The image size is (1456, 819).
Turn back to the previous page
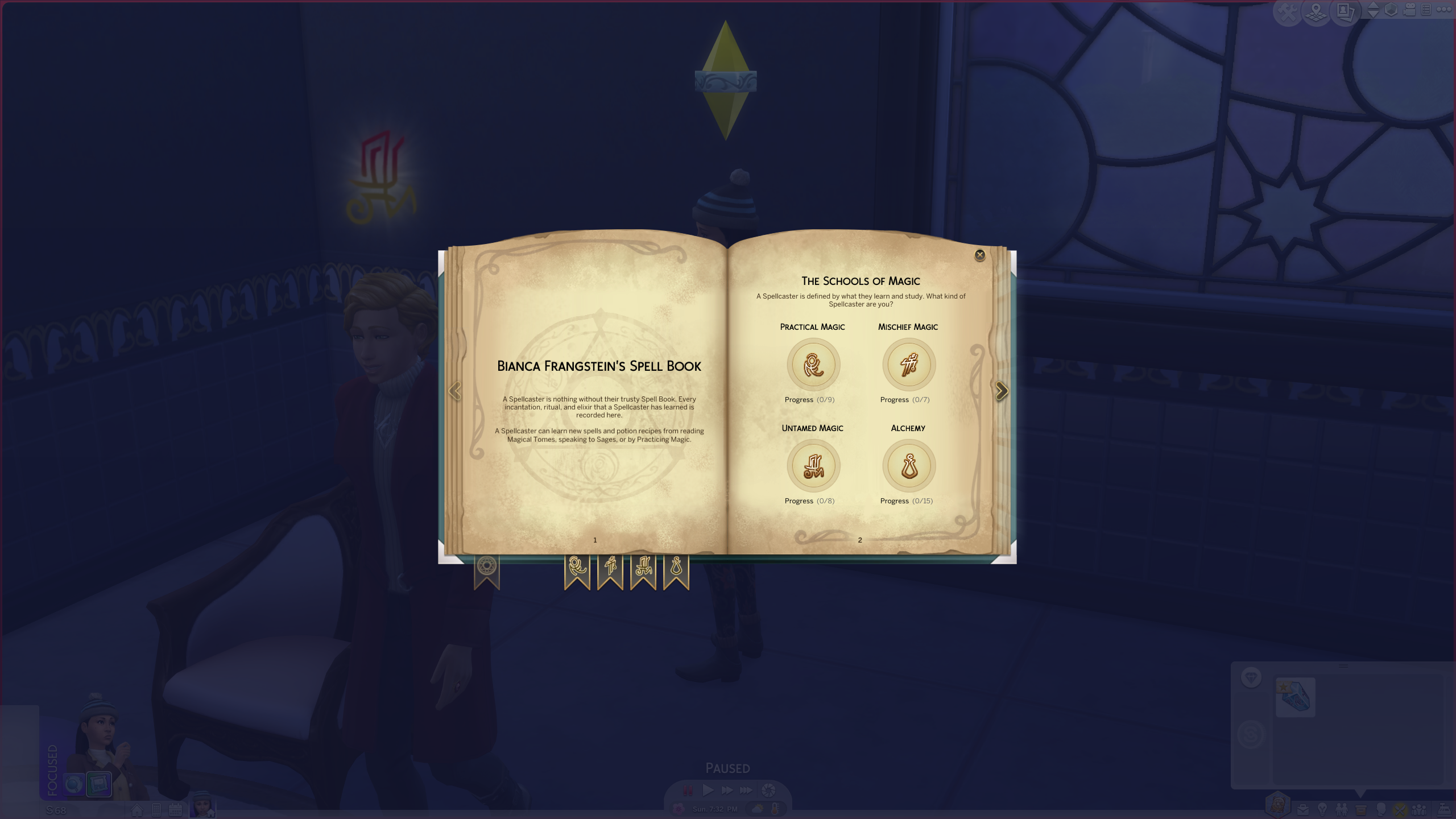pos(455,391)
